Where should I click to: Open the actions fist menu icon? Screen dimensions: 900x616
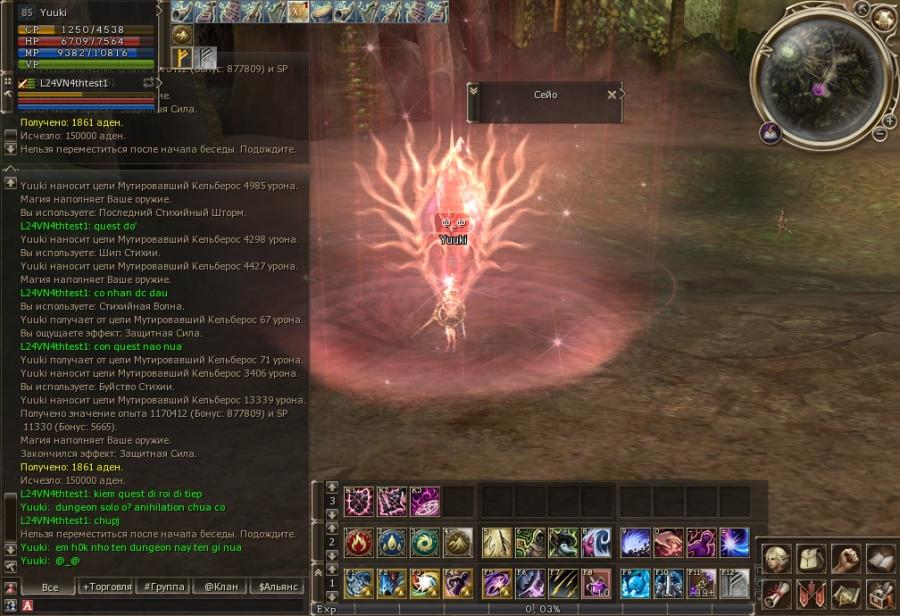coord(847,558)
